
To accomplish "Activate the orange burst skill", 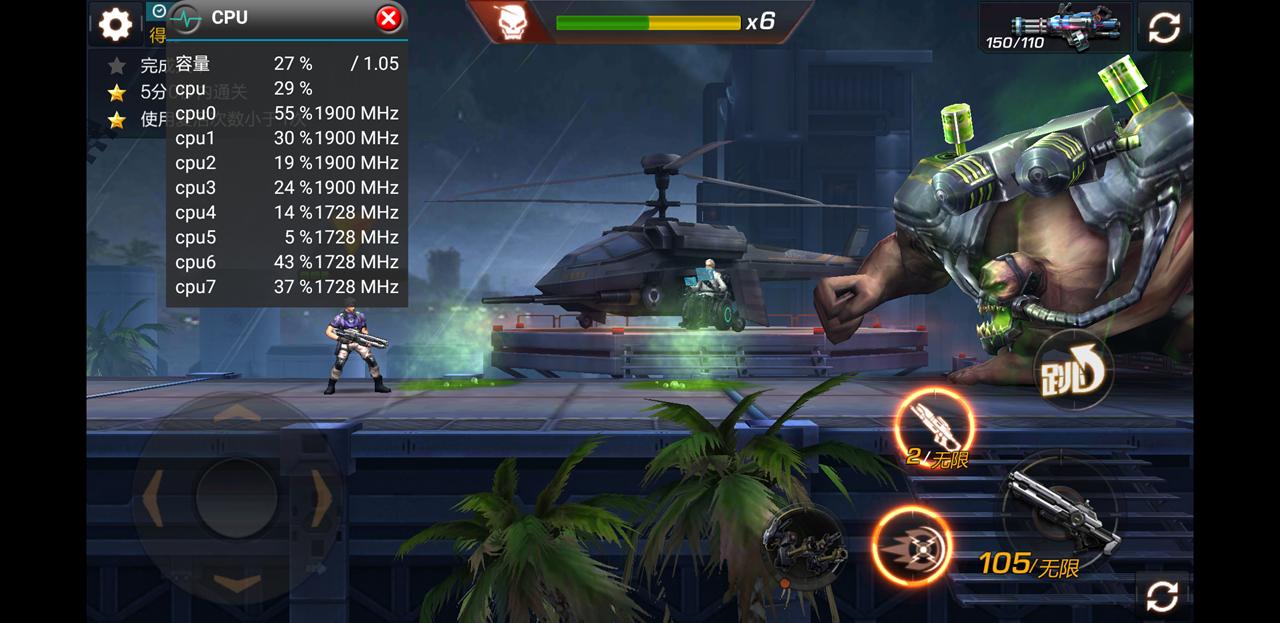I will point(911,546).
